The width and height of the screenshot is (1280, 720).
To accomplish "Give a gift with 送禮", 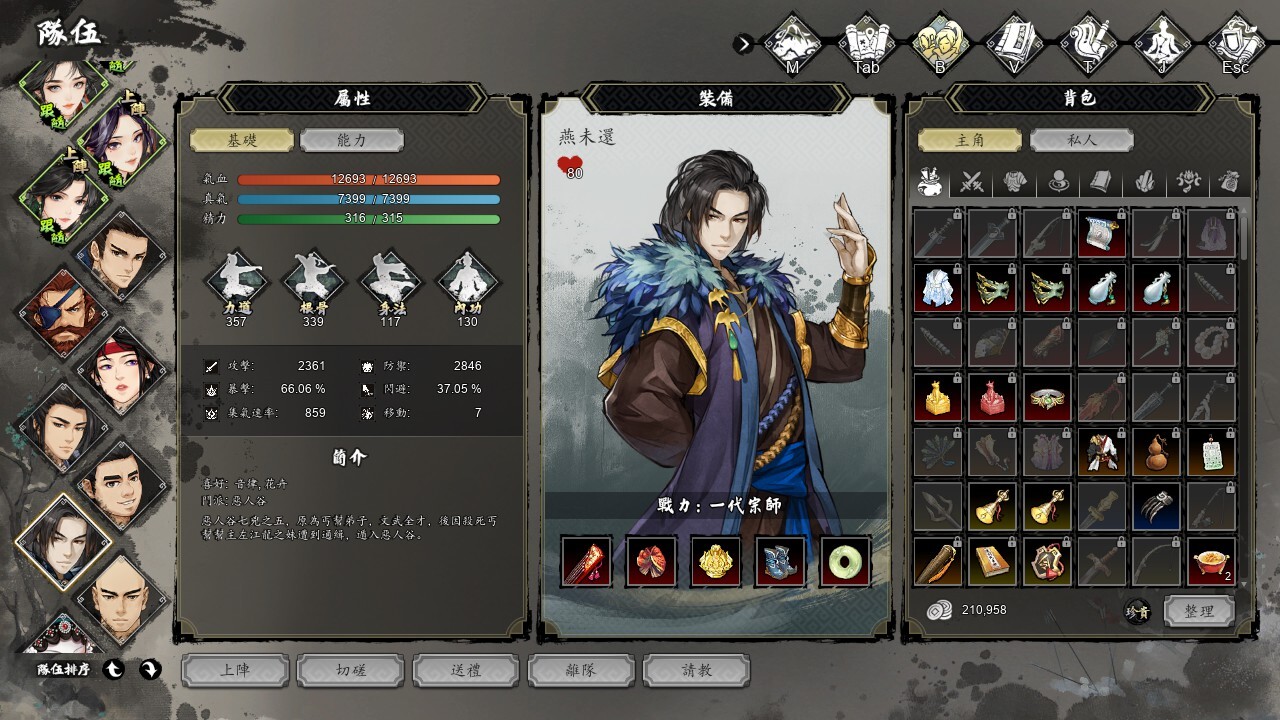I will point(467,670).
